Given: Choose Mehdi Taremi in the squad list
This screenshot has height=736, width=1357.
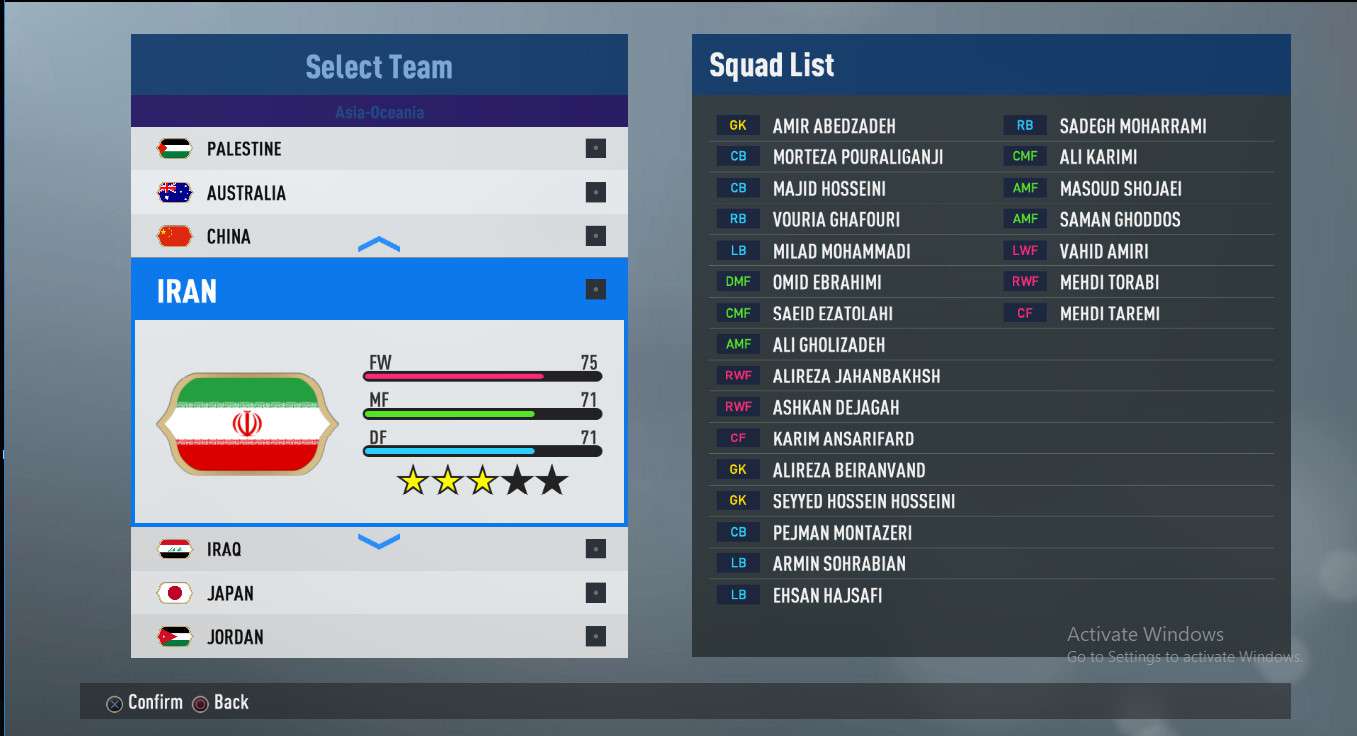Looking at the screenshot, I should 1109,314.
